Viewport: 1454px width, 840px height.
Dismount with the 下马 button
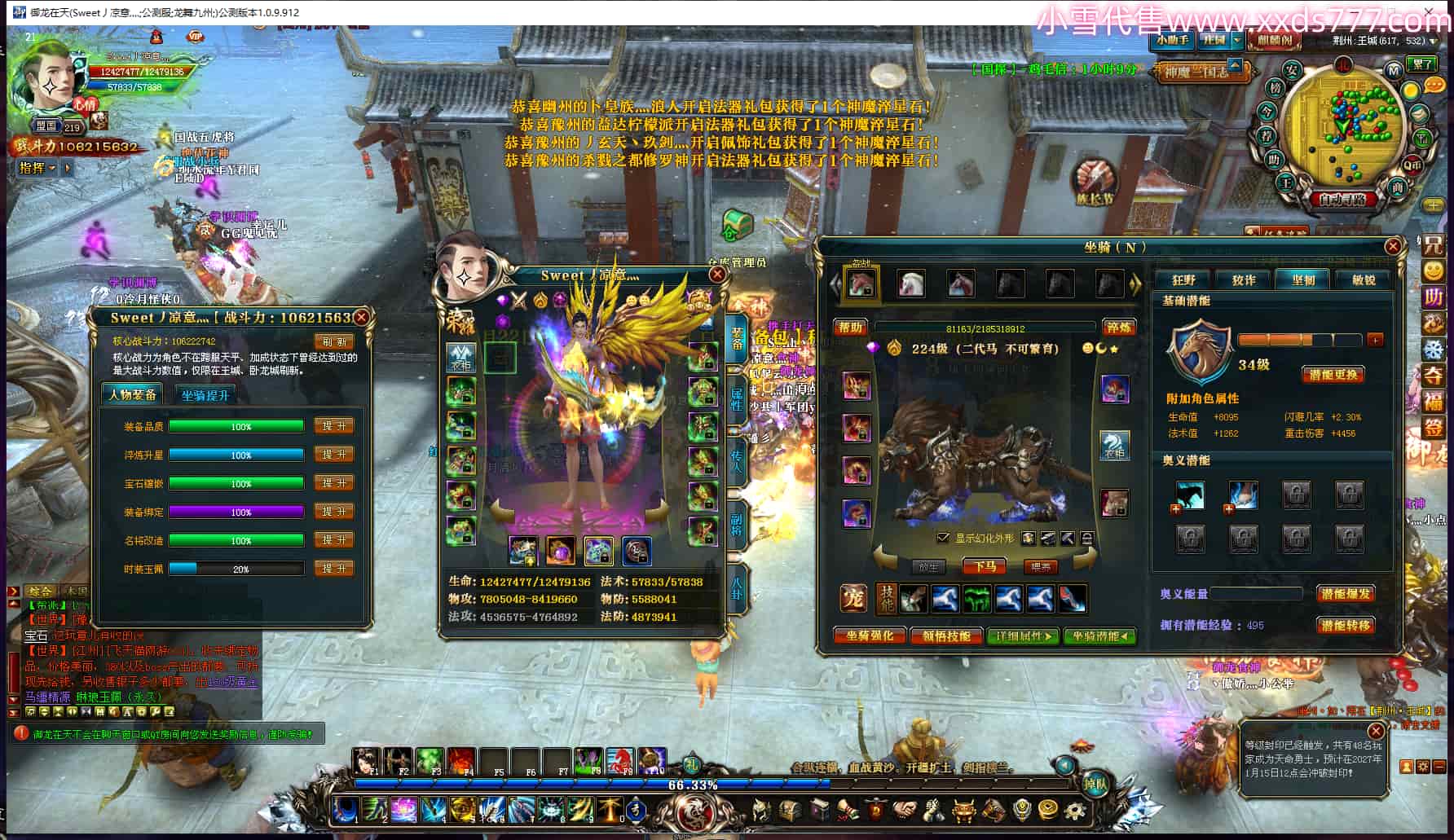click(984, 566)
